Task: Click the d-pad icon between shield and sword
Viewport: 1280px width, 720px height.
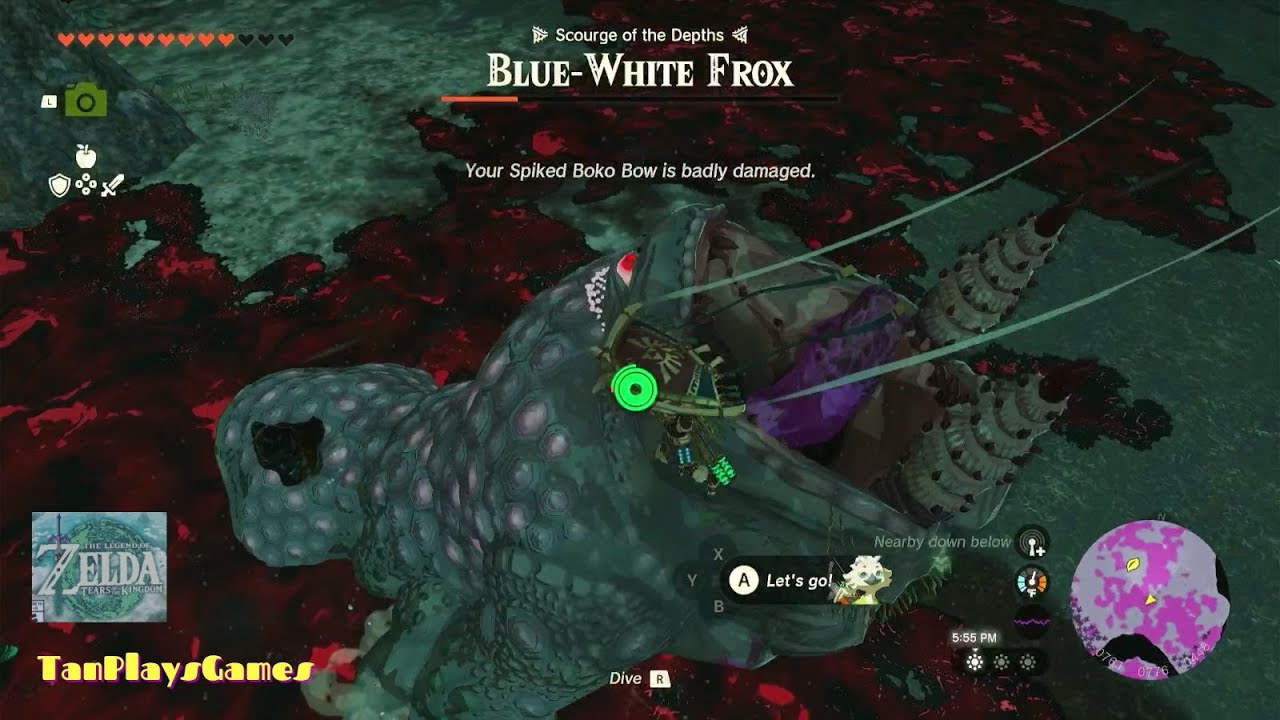Action: point(85,184)
